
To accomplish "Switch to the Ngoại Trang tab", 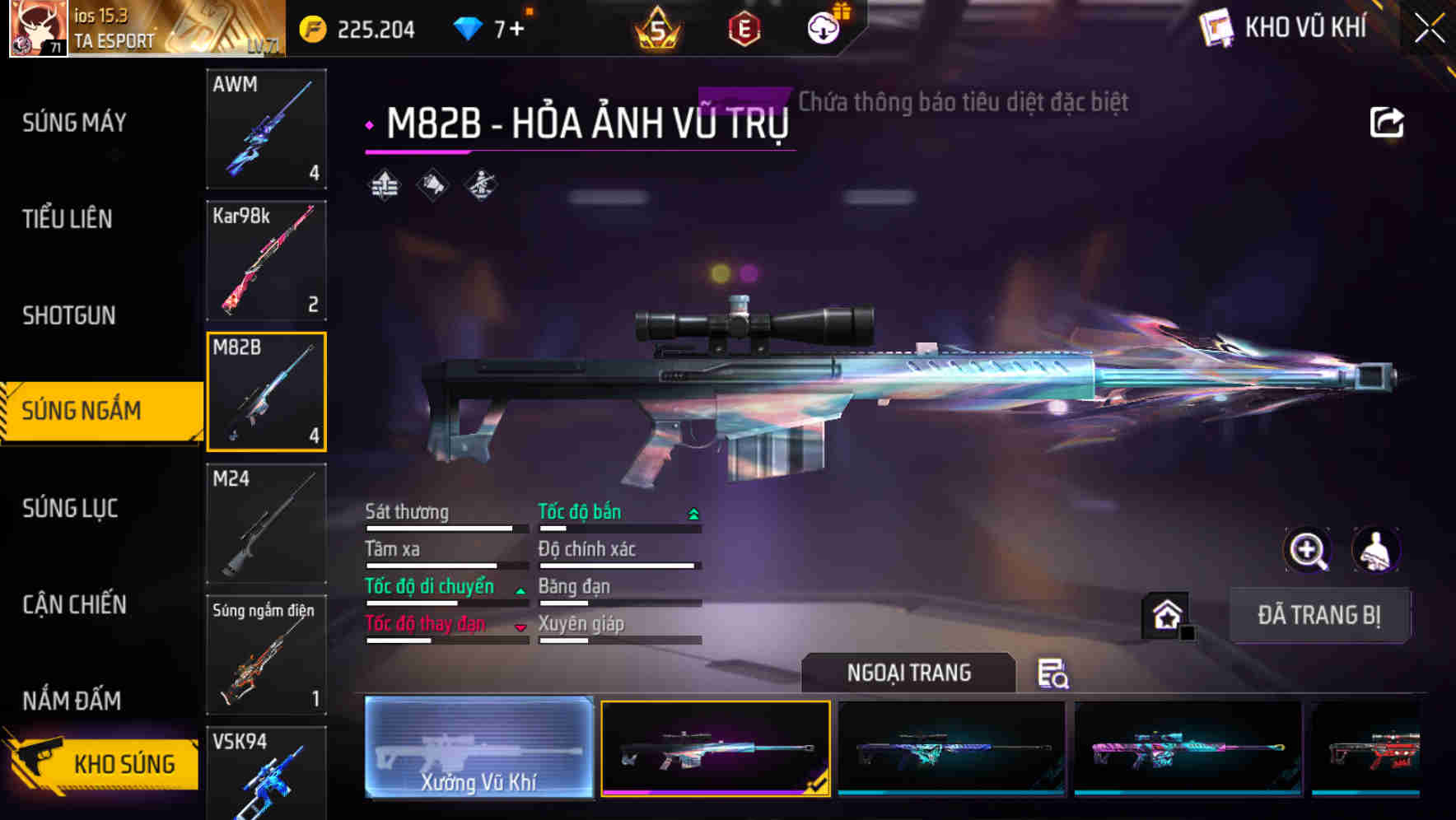I will (908, 672).
